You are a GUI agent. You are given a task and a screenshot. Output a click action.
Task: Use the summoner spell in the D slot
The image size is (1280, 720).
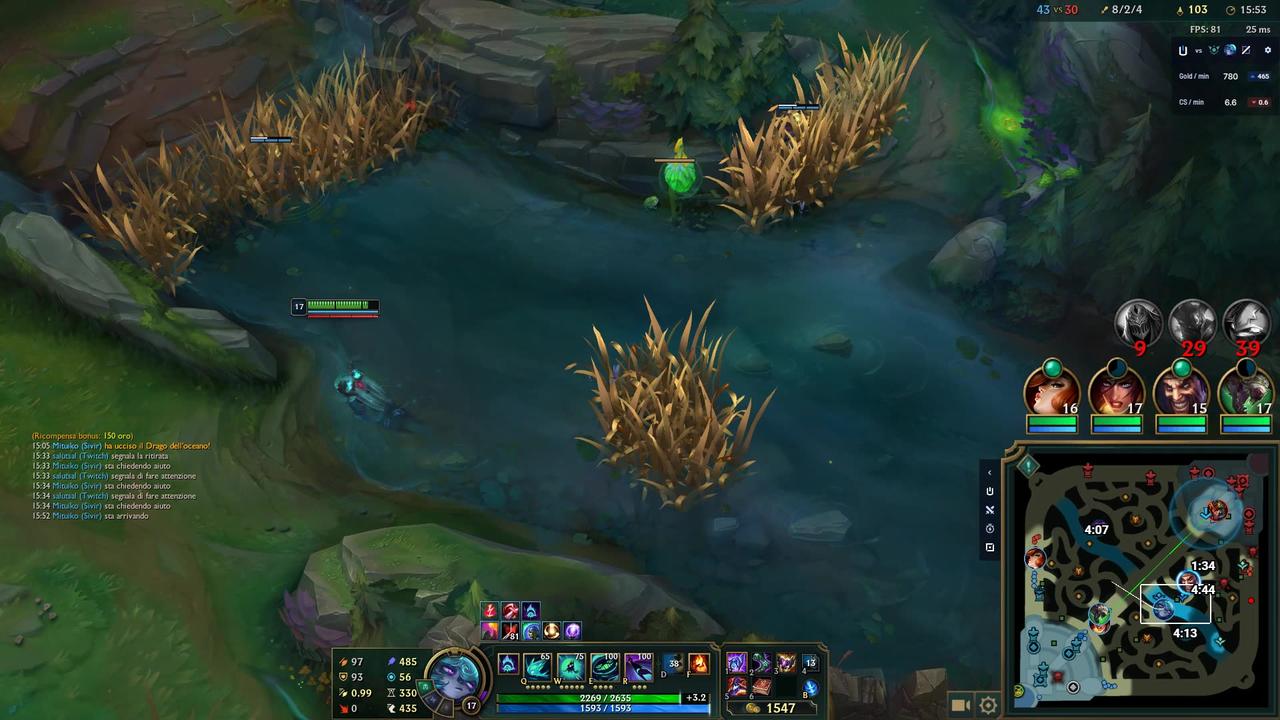671,663
